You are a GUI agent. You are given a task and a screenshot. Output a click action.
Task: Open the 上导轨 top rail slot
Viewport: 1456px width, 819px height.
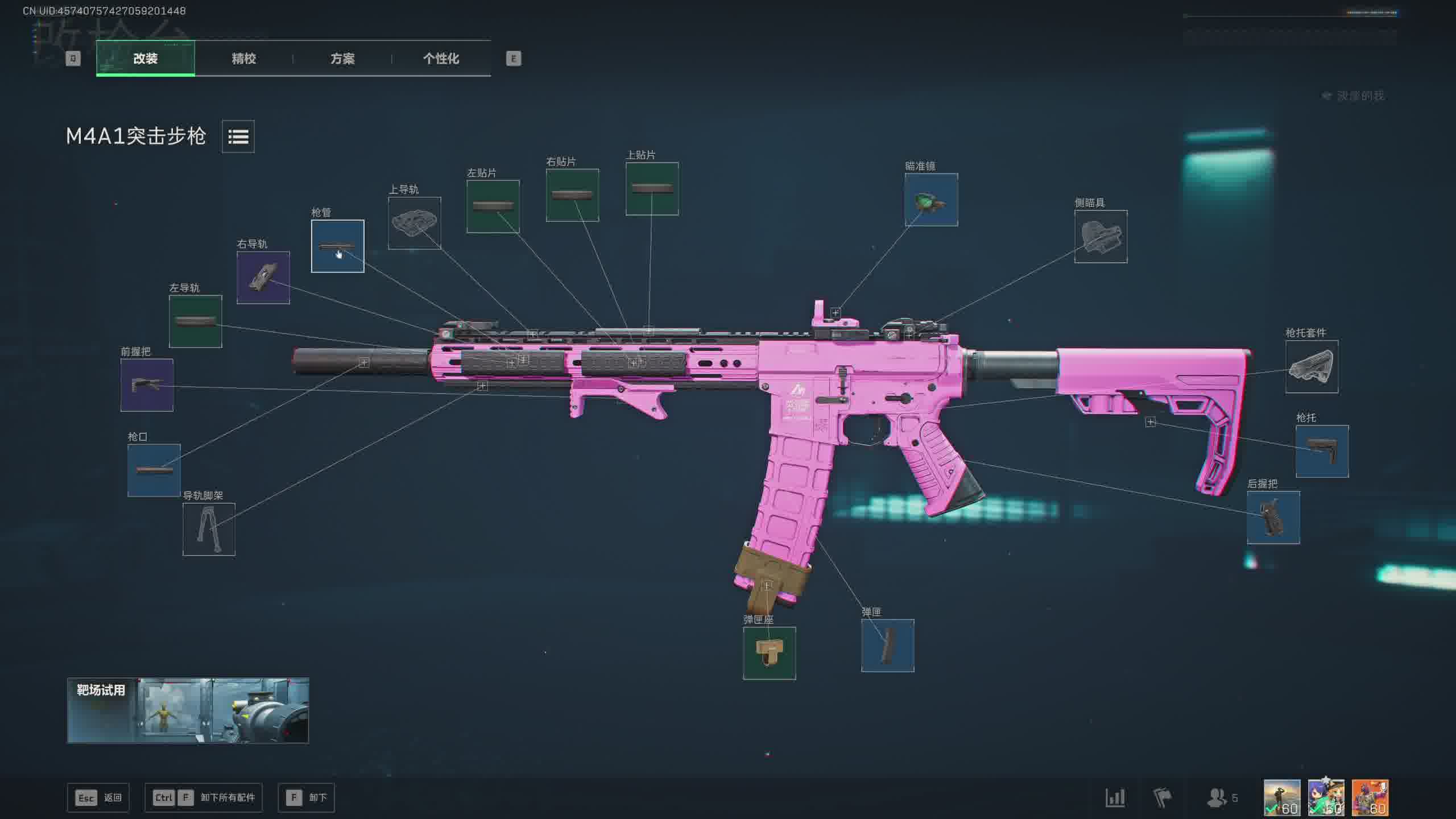(x=414, y=223)
